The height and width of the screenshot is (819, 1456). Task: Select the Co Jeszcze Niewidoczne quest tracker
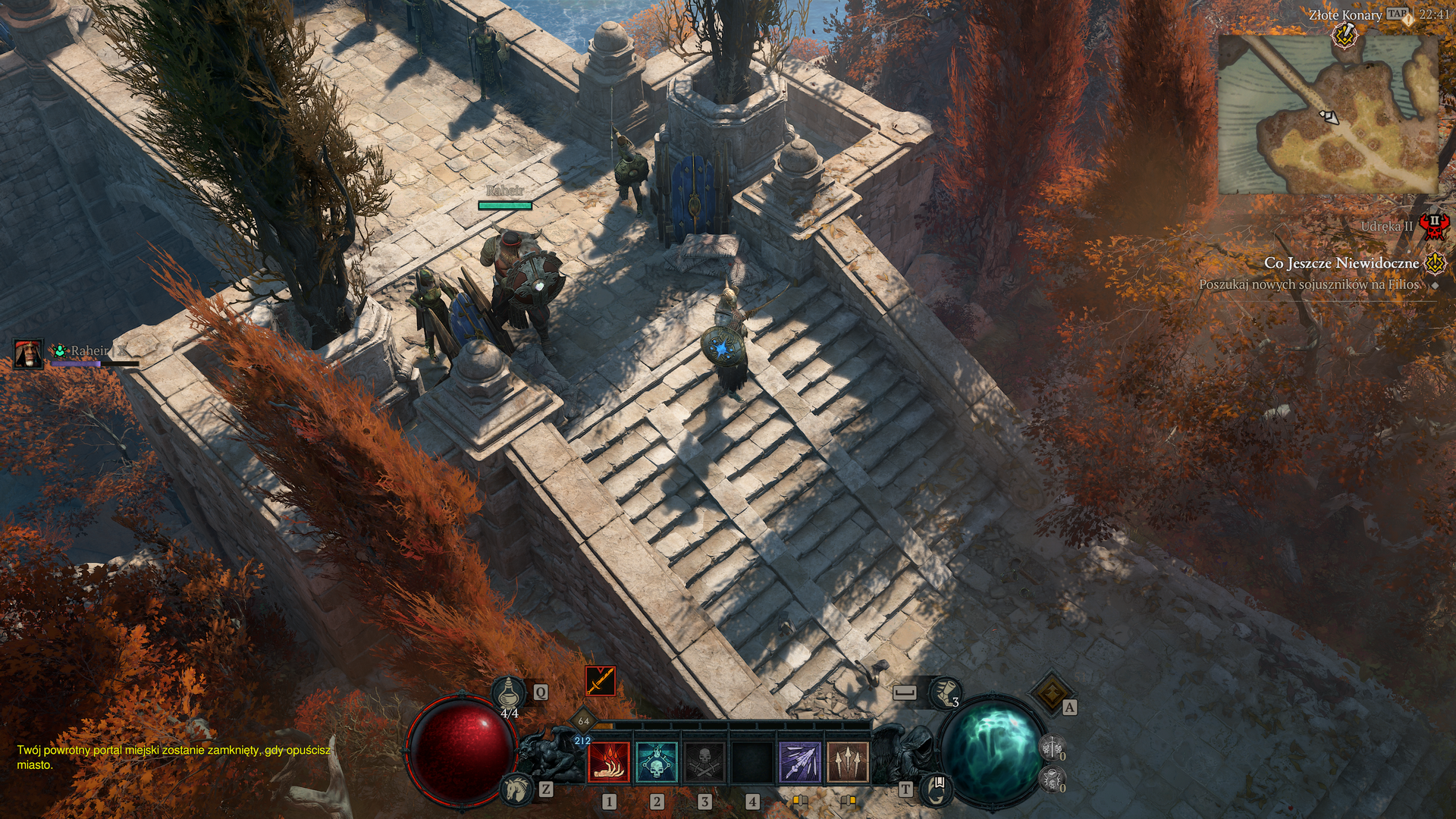pos(1341,263)
